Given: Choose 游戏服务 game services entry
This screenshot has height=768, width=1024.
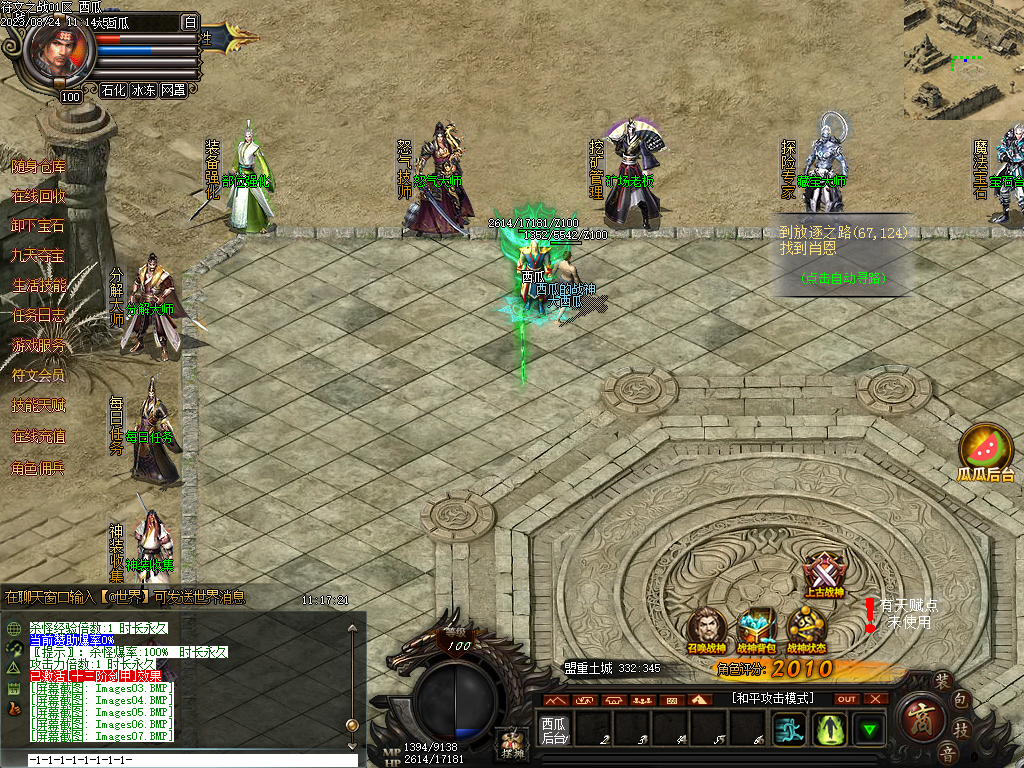Looking at the screenshot, I should (38, 346).
